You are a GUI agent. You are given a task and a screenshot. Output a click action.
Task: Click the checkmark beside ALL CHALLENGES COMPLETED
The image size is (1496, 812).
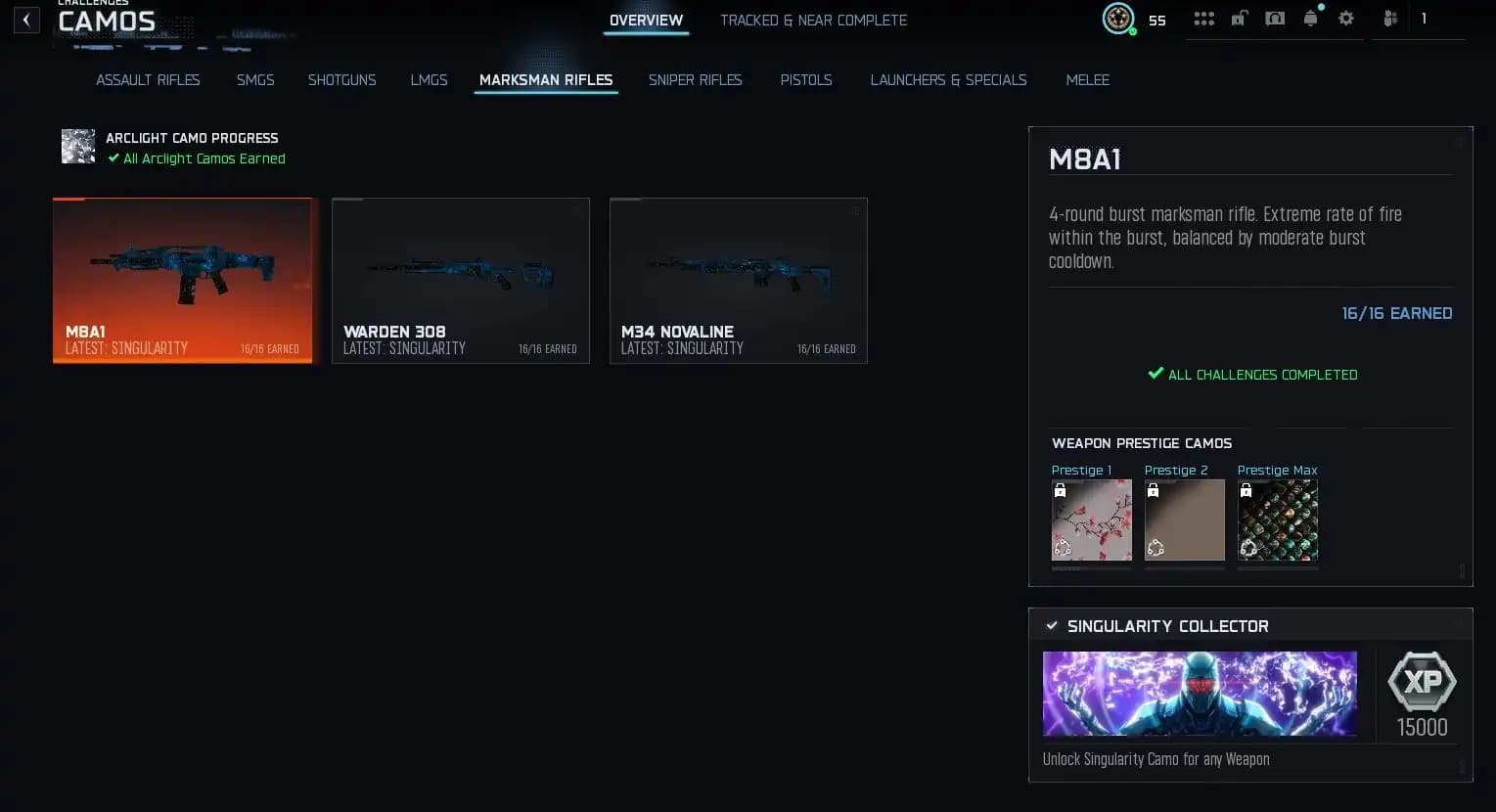[1156, 373]
